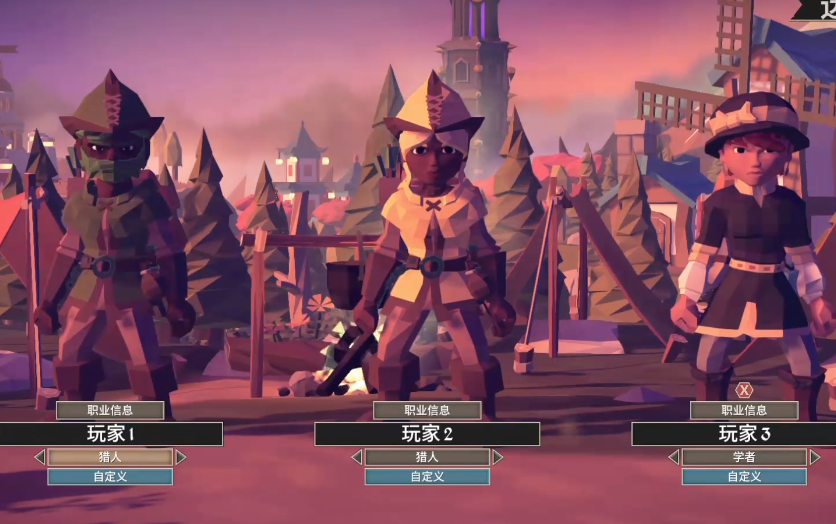This screenshot has height=524, width=836.
Task: Open Player 3's 职业信息 class info
Action: pos(744,410)
